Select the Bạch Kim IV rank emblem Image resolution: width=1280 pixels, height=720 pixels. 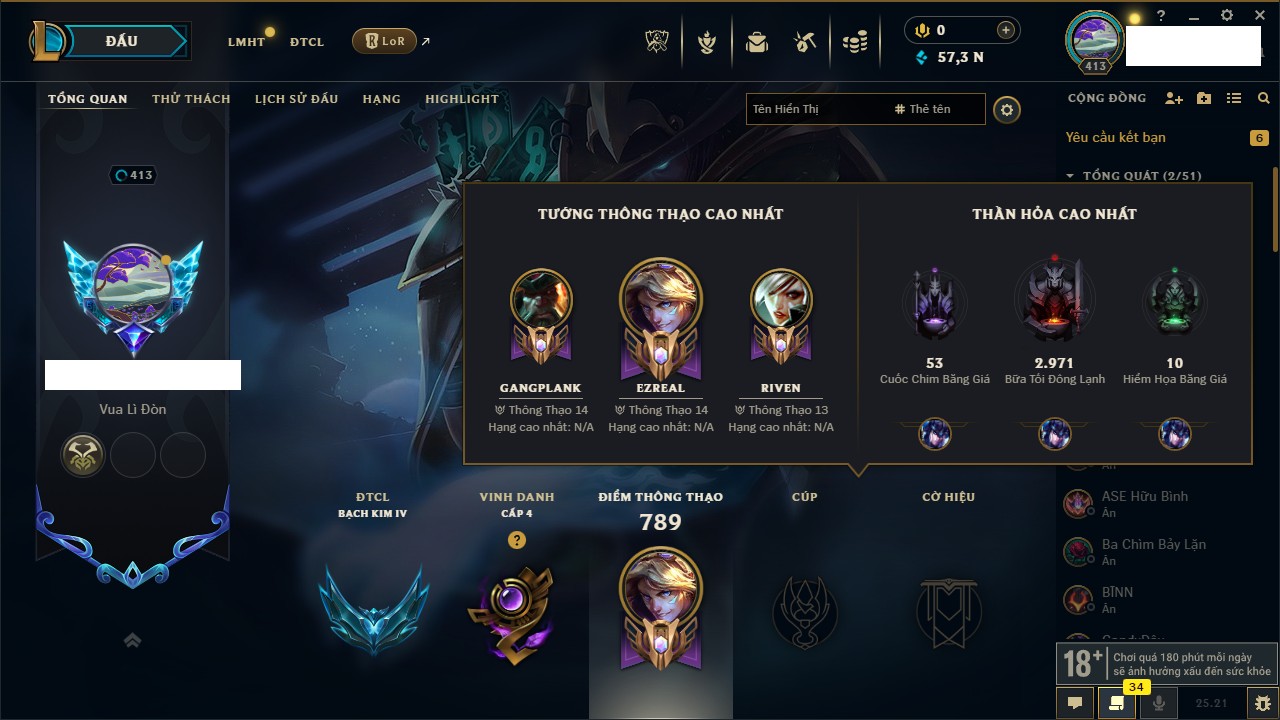373,609
